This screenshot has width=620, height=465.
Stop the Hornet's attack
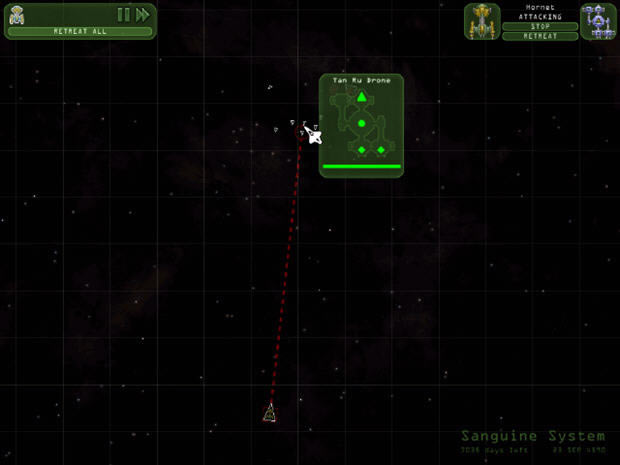coord(540,27)
